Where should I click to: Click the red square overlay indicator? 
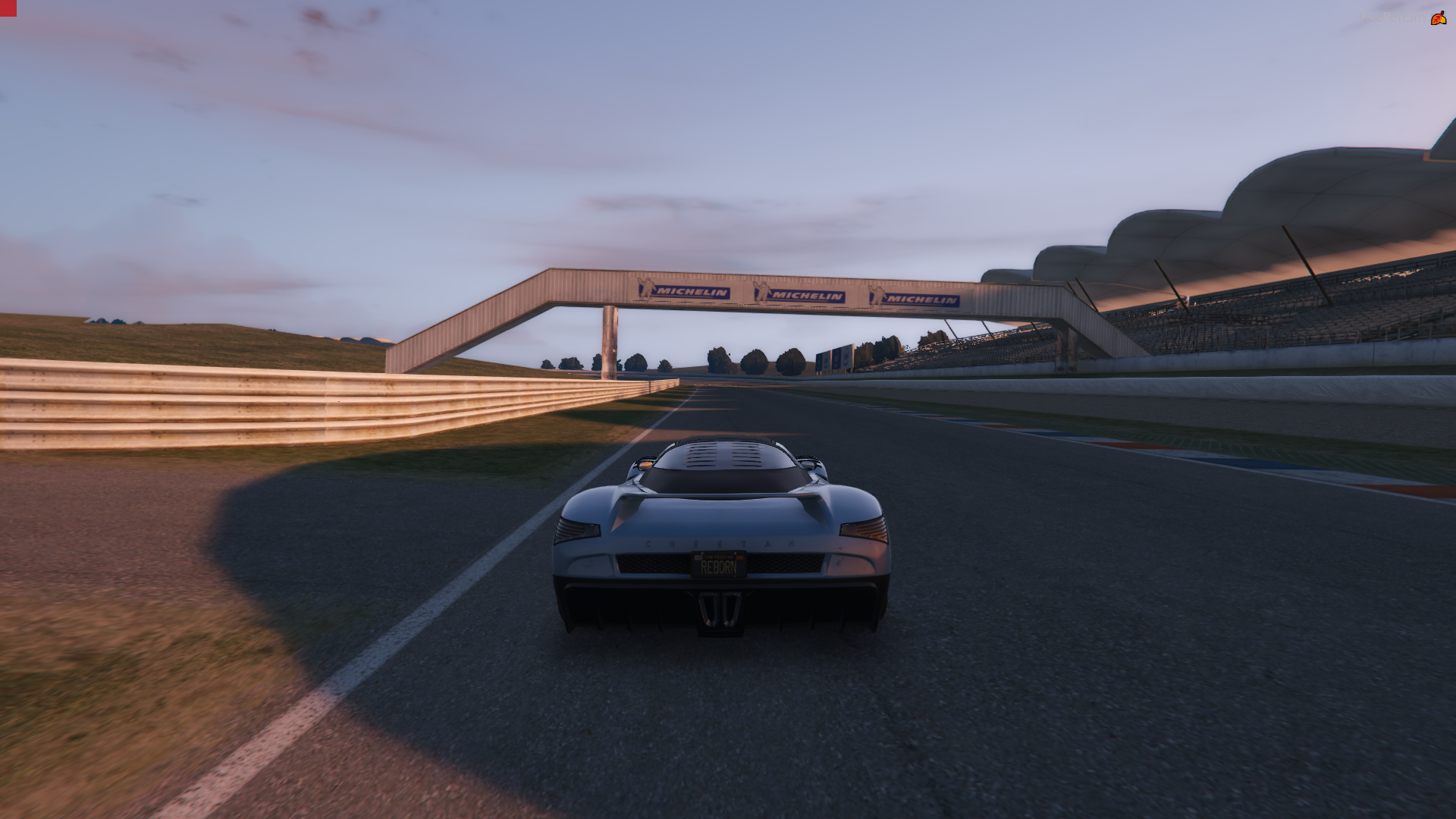(x=8, y=8)
